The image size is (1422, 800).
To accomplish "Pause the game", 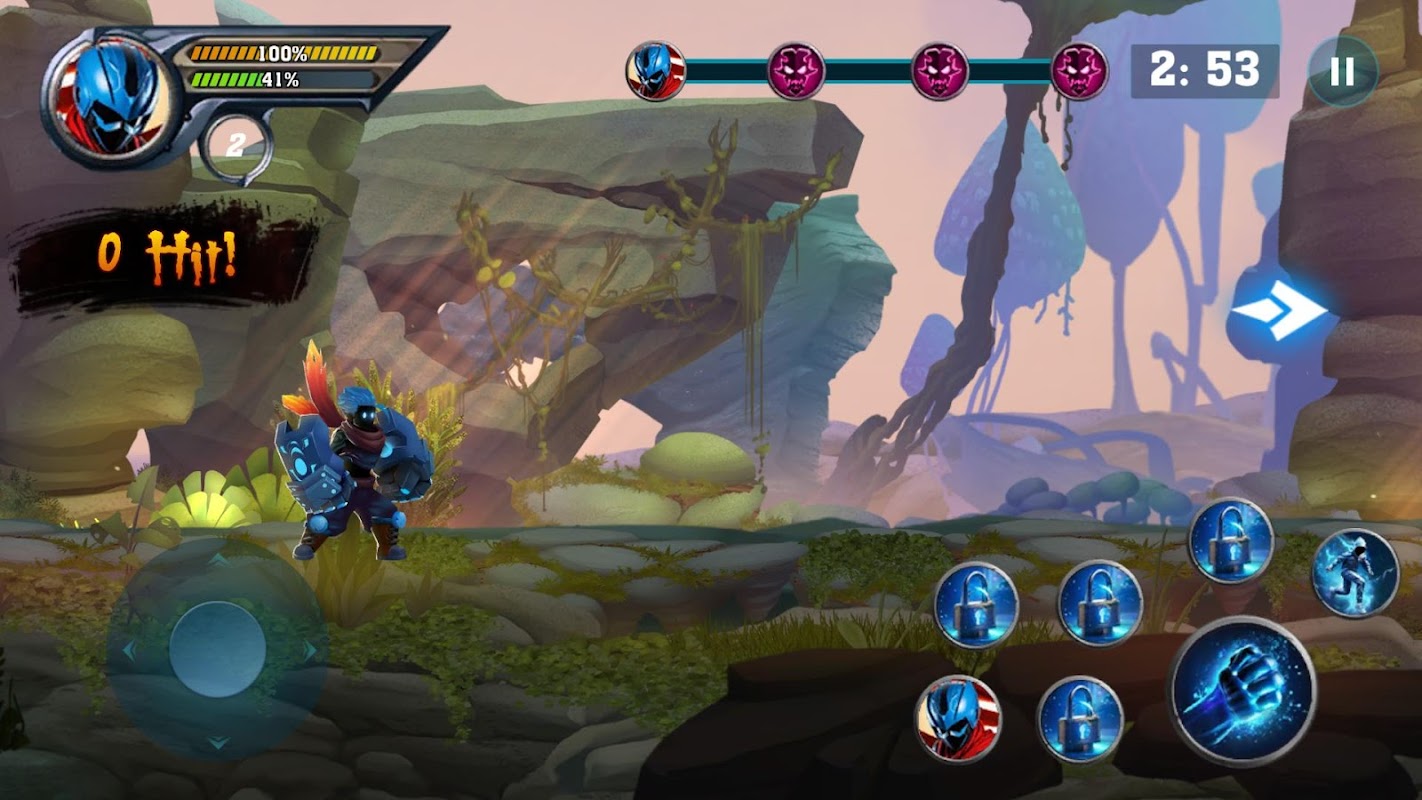I will click(1342, 71).
